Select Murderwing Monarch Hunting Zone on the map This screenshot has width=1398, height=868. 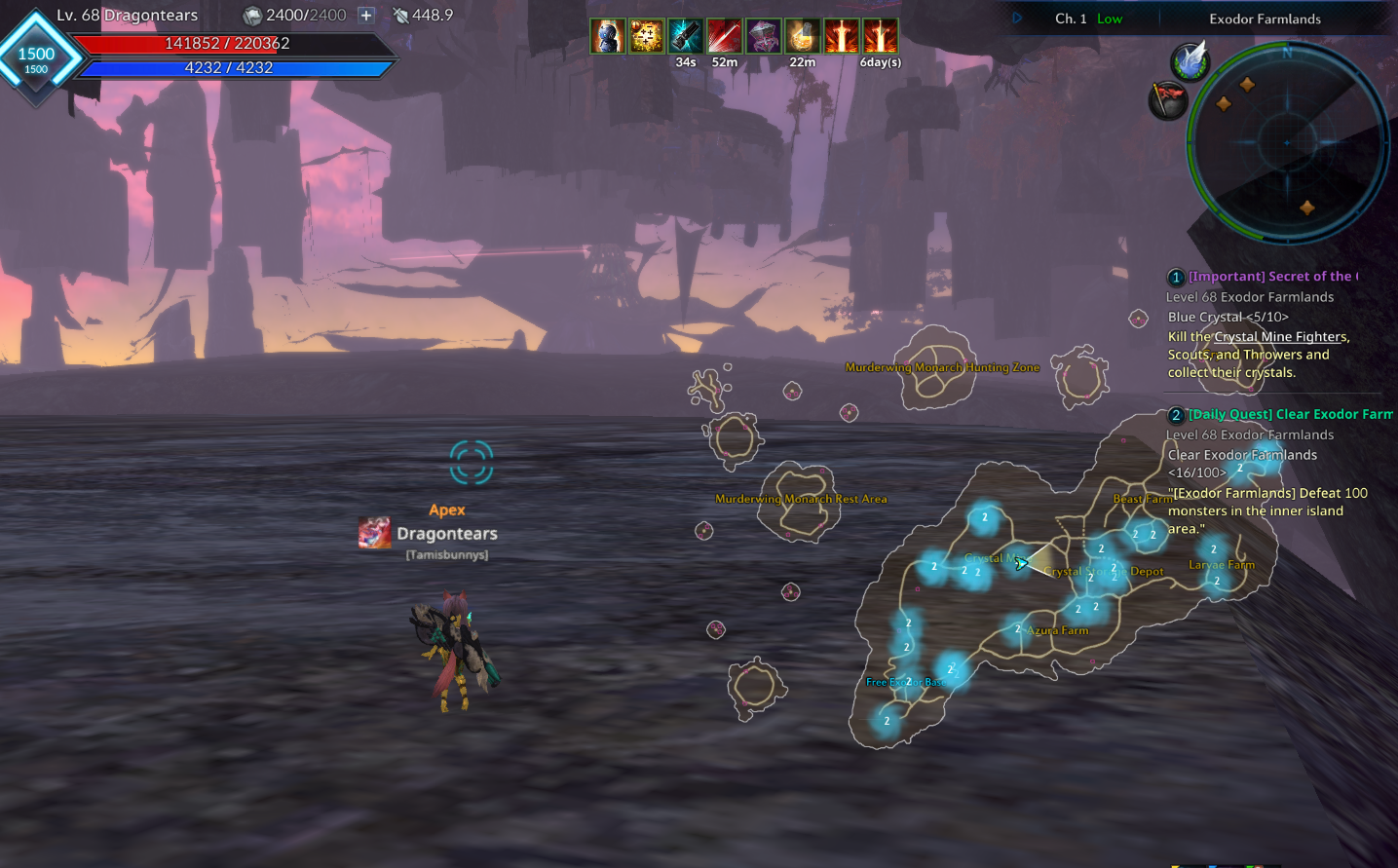942,367
